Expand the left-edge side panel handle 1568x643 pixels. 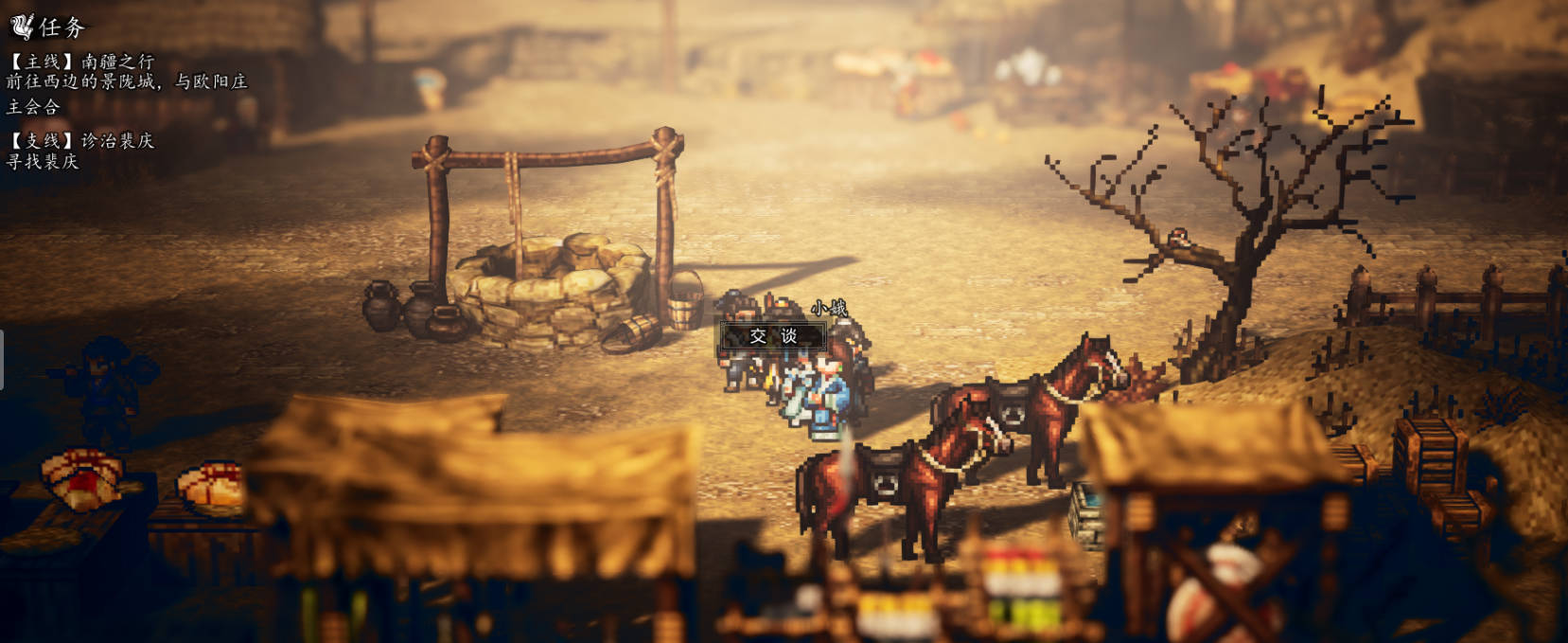click(x=2, y=360)
